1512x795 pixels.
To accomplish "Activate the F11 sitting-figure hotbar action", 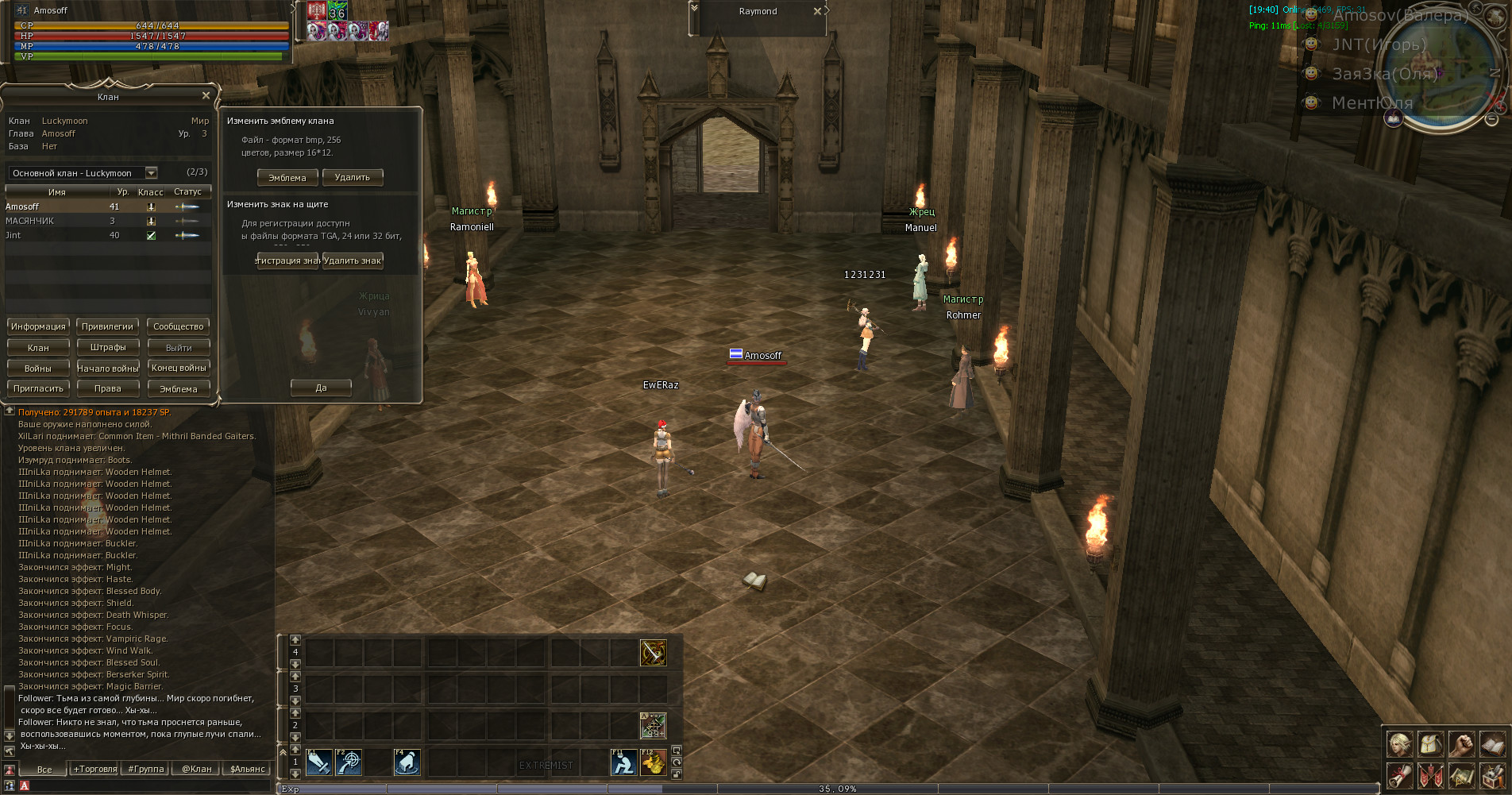I will (x=623, y=762).
